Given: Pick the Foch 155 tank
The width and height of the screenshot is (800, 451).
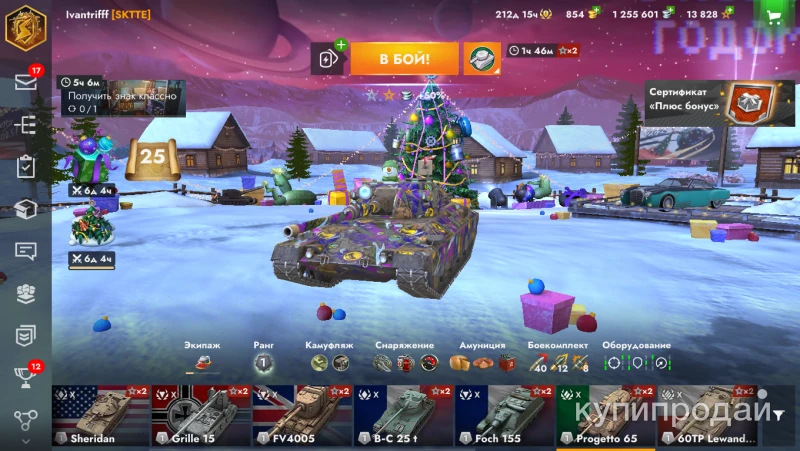Looking at the screenshot, I should point(504,416).
